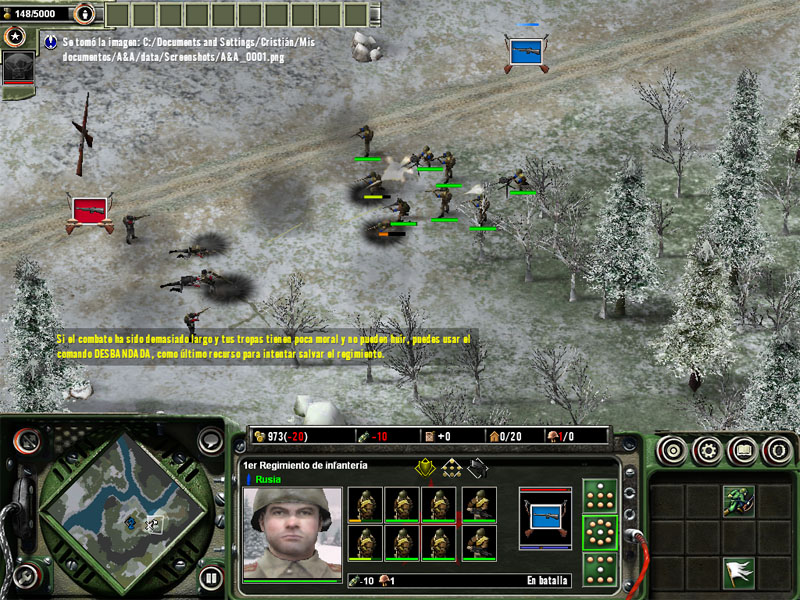The image size is (800, 600).
Task: Select the blue rifle regiment banner marker
Action: [527, 51]
